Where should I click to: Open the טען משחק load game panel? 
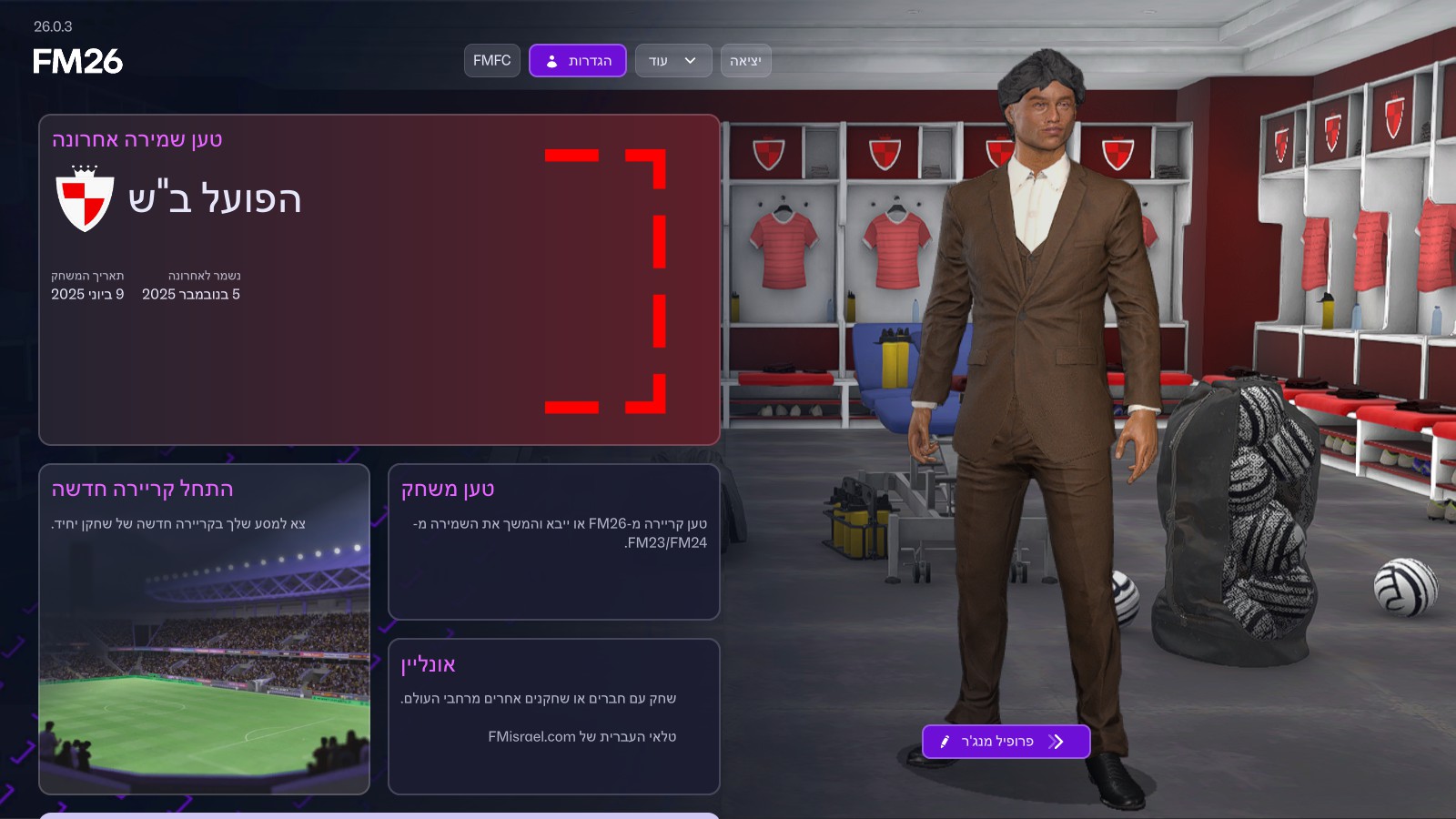tap(553, 541)
